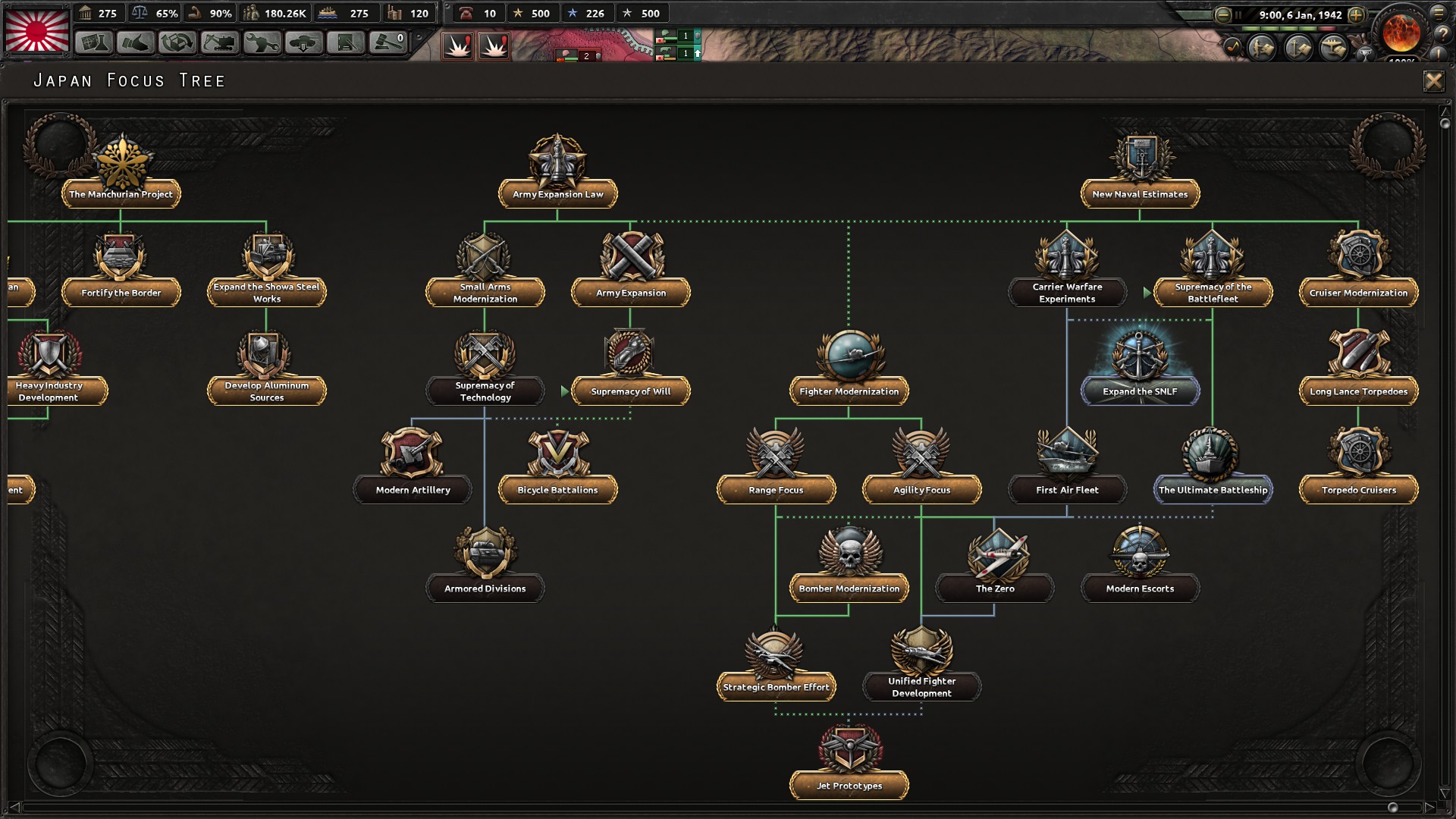Close the Japan Focus Tree window
The width and height of the screenshot is (1456, 819).
[1433, 81]
